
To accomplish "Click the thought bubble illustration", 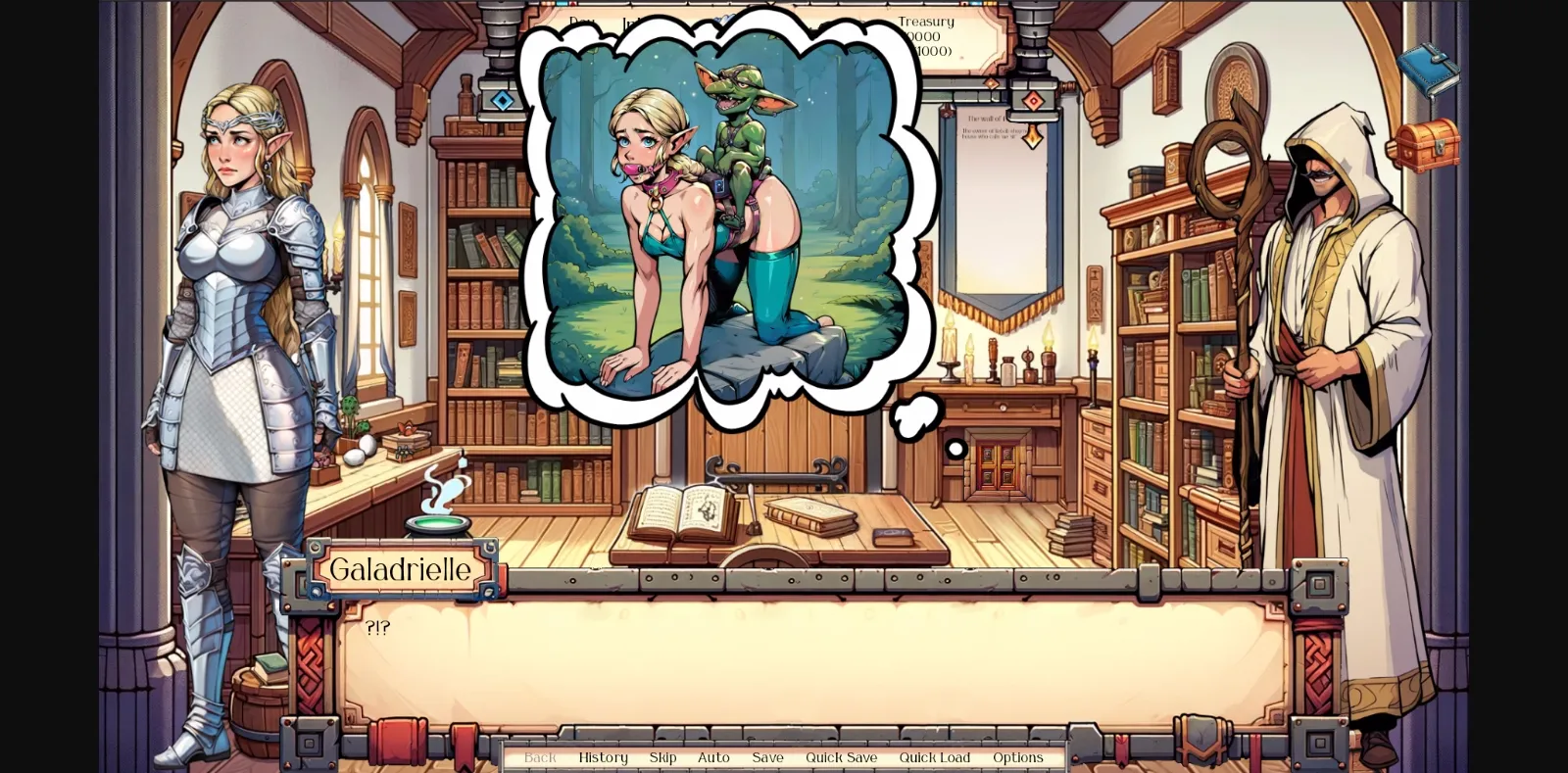I will pyautogui.click(x=725, y=216).
